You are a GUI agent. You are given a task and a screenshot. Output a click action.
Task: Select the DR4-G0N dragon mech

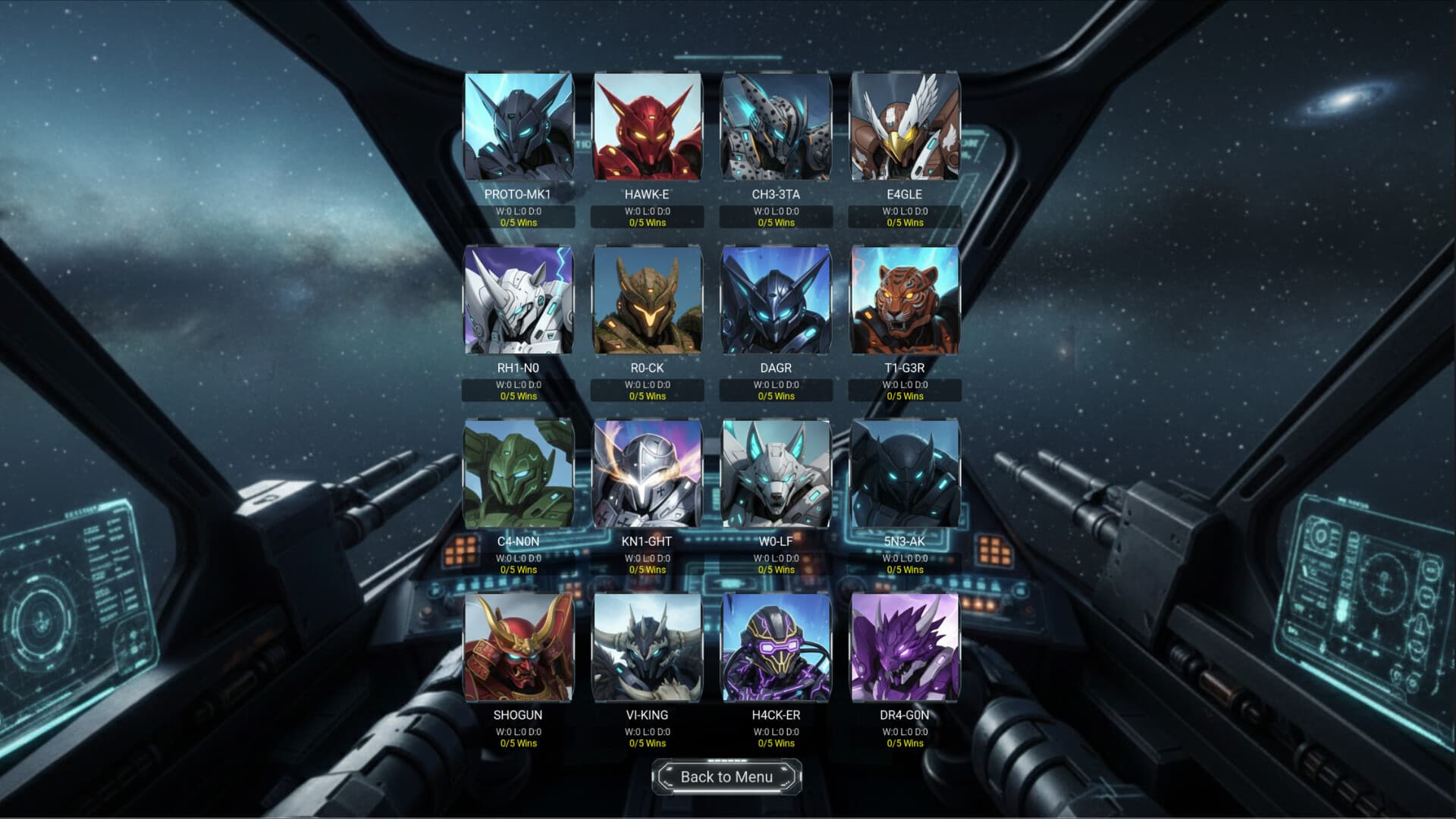(x=907, y=648)
